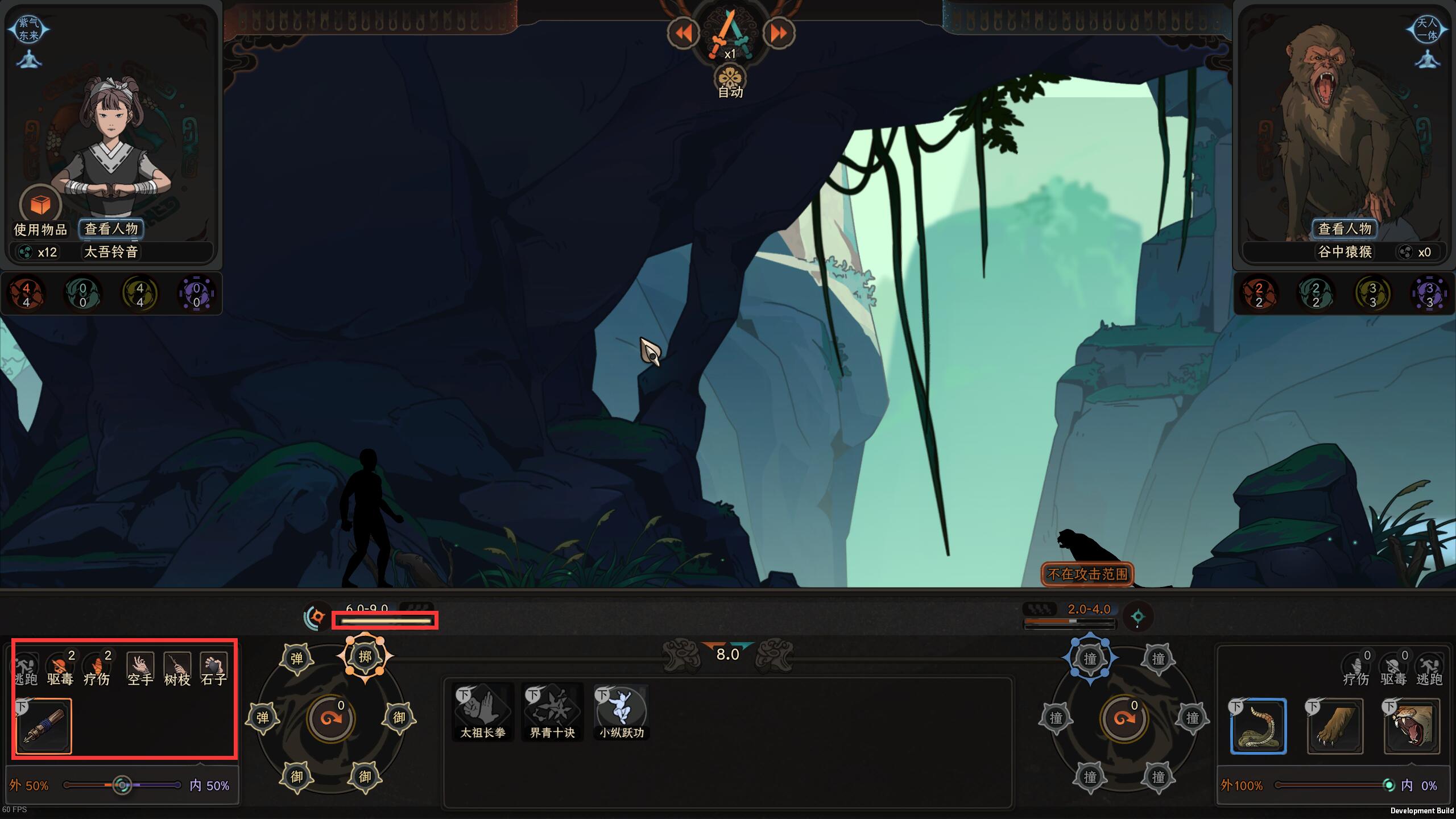
Task: View player character via 查看人物
Action: coord(111,229)
